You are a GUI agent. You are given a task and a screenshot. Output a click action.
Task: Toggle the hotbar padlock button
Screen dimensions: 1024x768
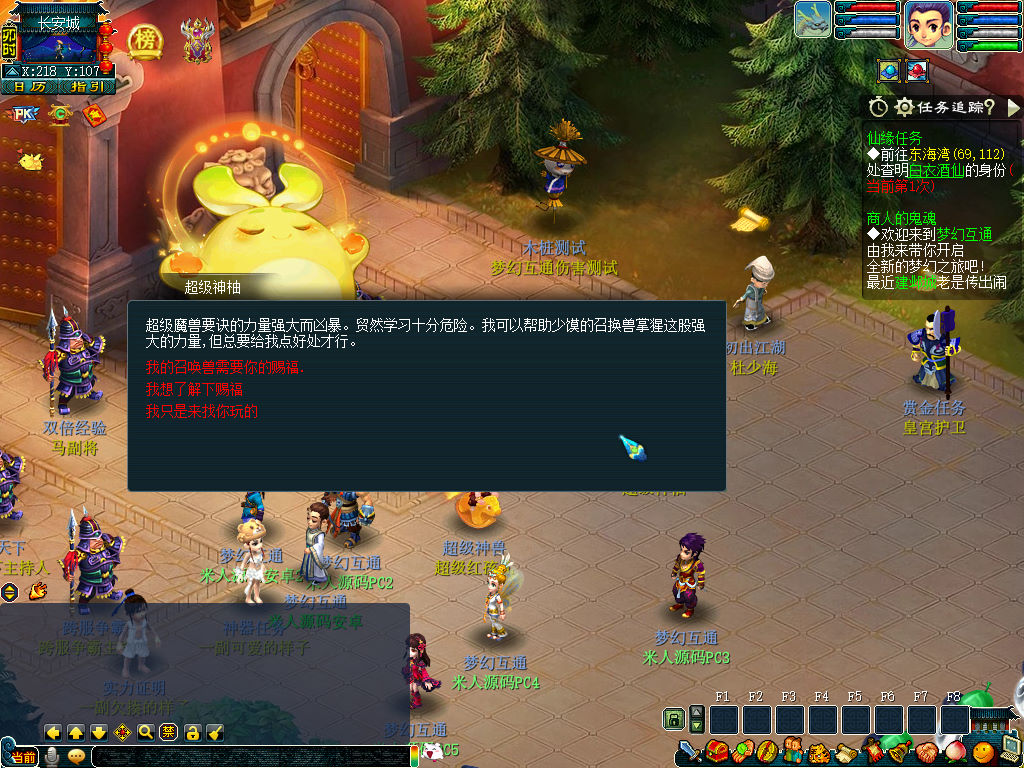coord(674,719)
